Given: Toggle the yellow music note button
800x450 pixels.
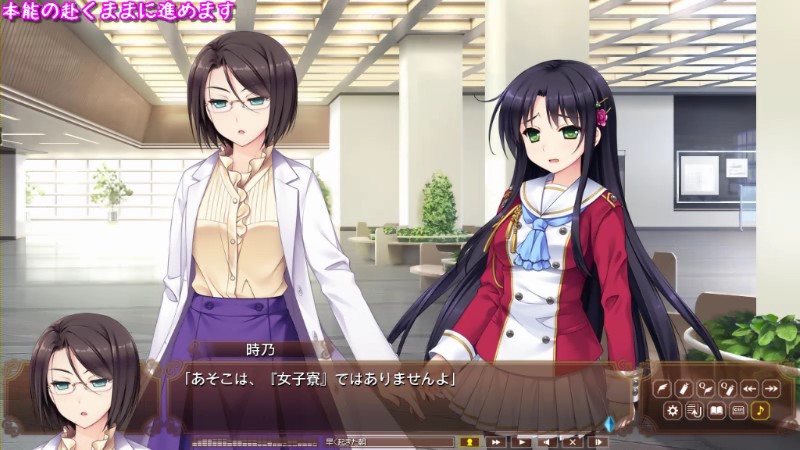Looking at the screenshot, I should point(760,410).
